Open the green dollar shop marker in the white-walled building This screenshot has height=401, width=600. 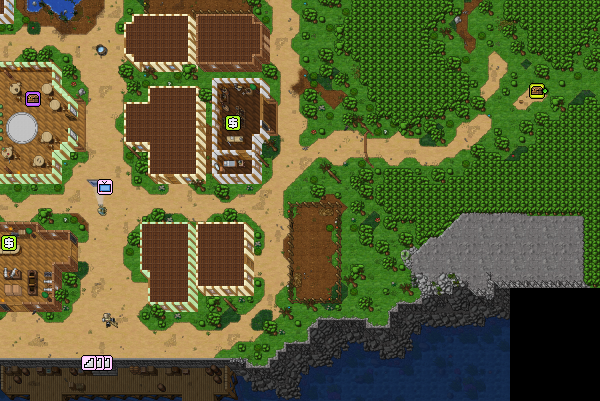click(x=233, y=123)
